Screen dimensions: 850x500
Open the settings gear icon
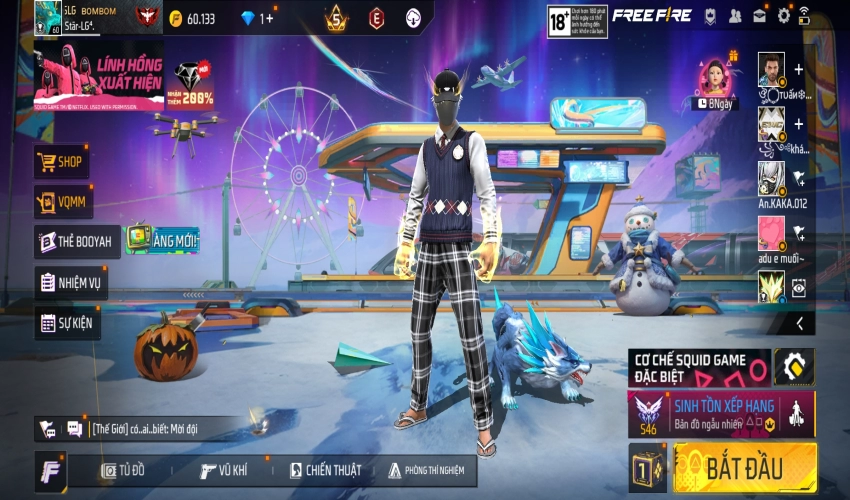(x=783, y=16)
